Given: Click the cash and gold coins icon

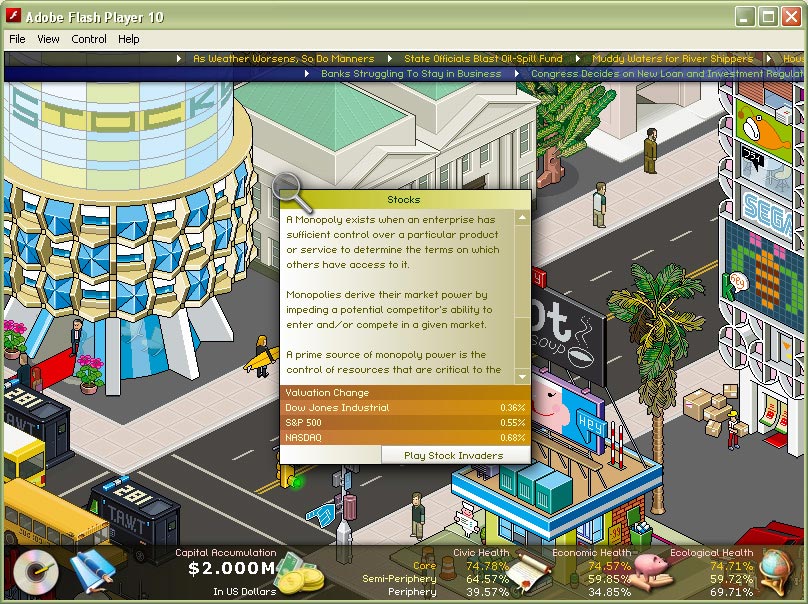Looking at the screenshot, I should tap(300, 575).
